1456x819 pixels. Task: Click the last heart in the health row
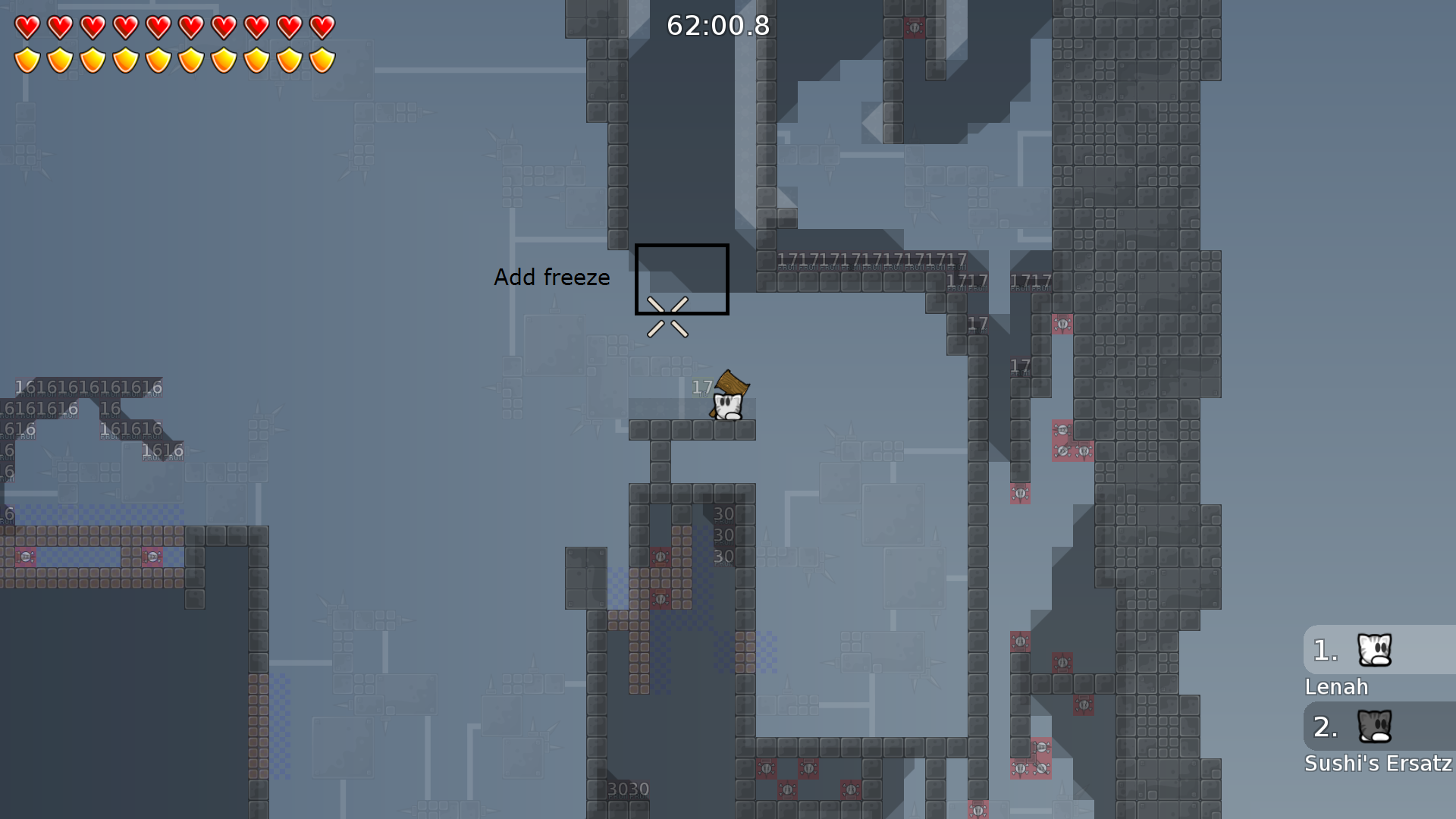coord(322,26)
